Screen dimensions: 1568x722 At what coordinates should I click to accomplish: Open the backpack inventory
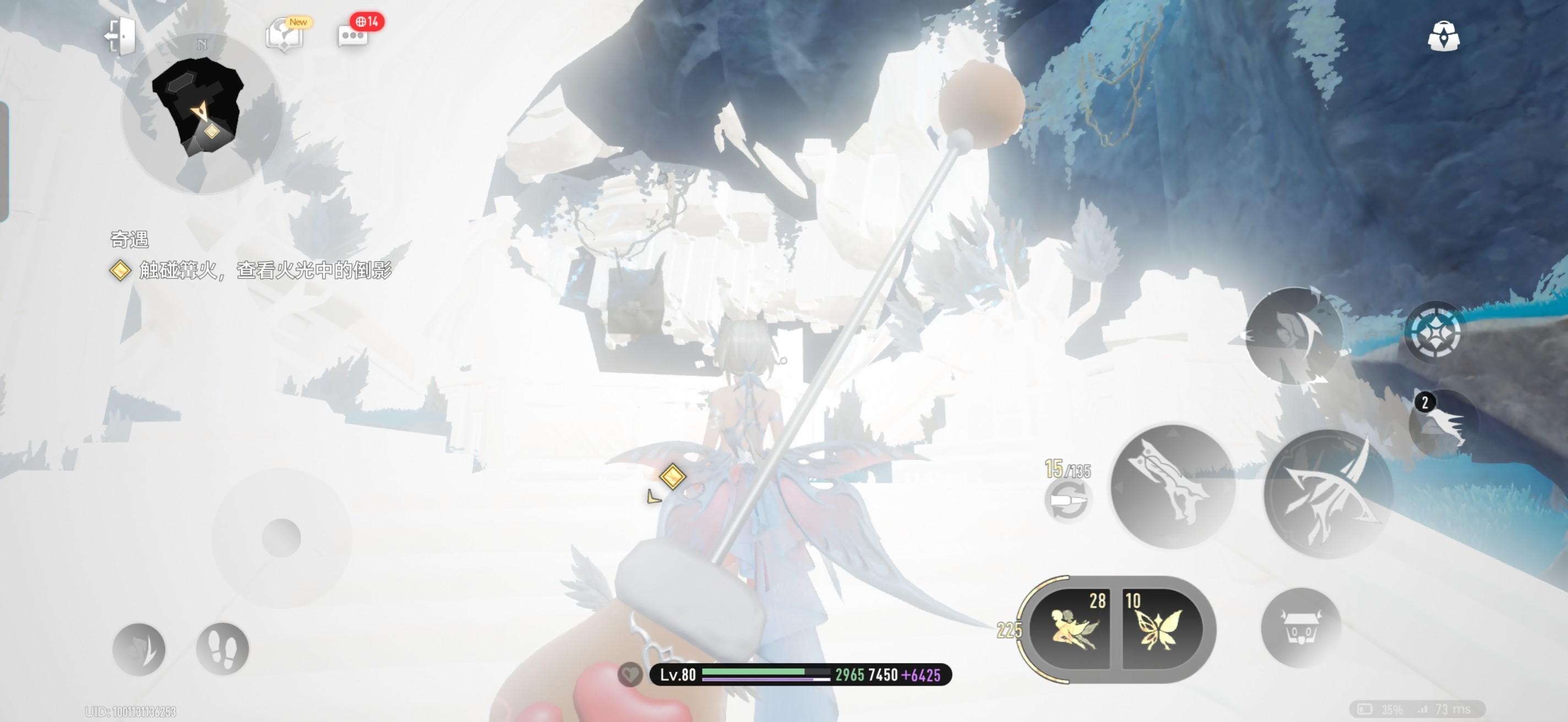1443,36
